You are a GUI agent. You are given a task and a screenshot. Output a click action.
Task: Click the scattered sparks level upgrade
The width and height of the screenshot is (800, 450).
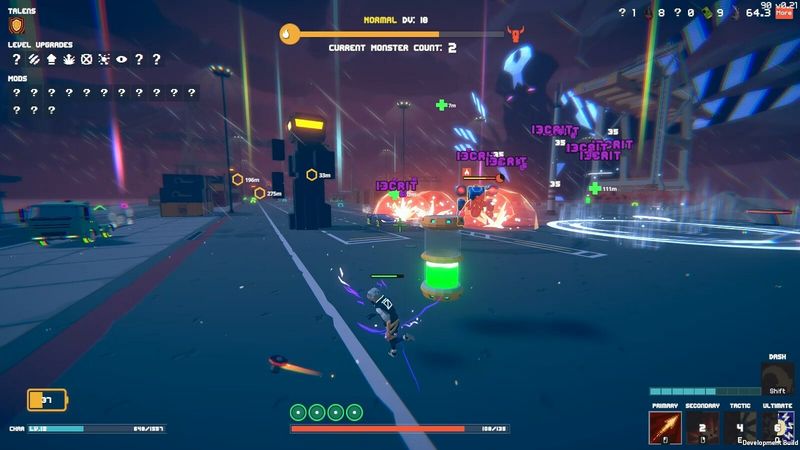(103, 59)
